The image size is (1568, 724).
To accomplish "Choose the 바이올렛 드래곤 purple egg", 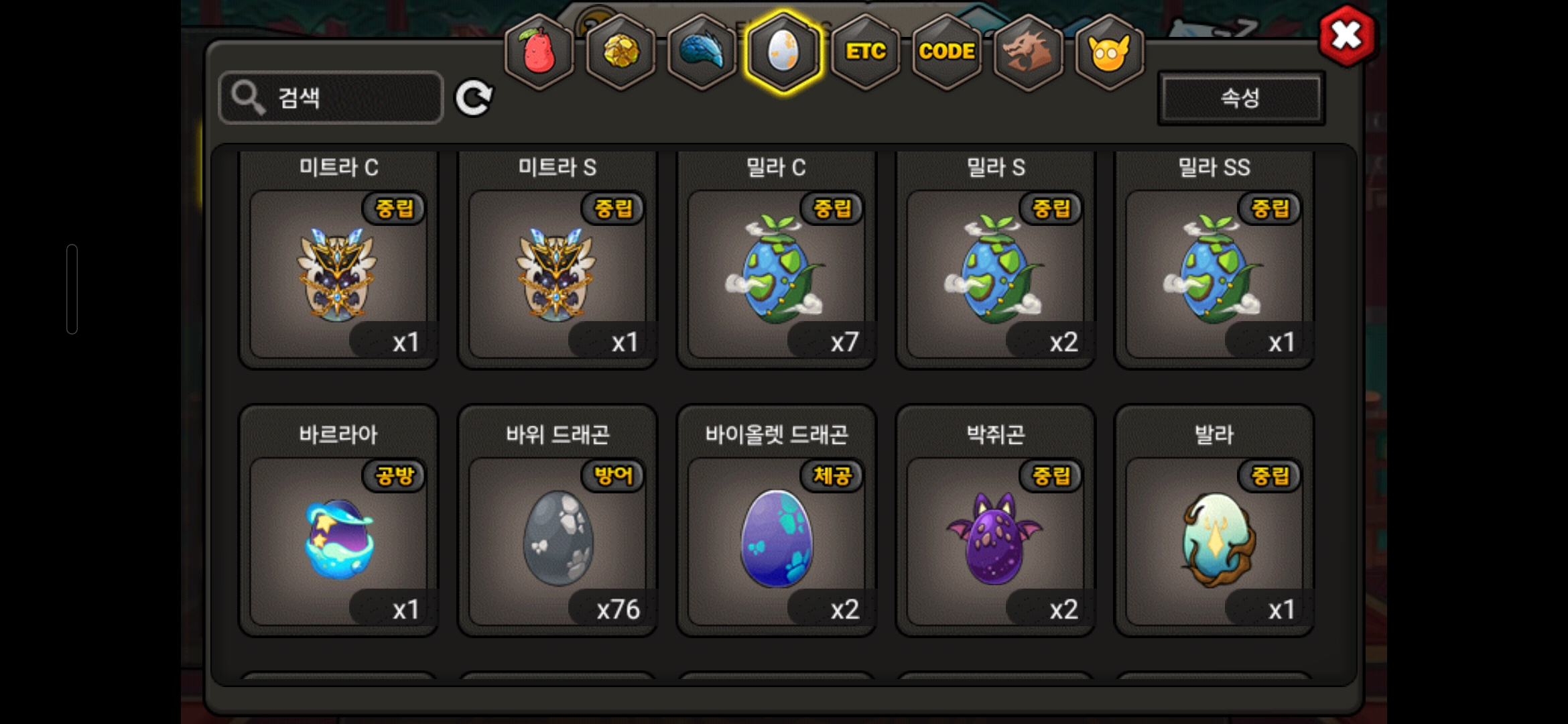I will click(776, 540).
